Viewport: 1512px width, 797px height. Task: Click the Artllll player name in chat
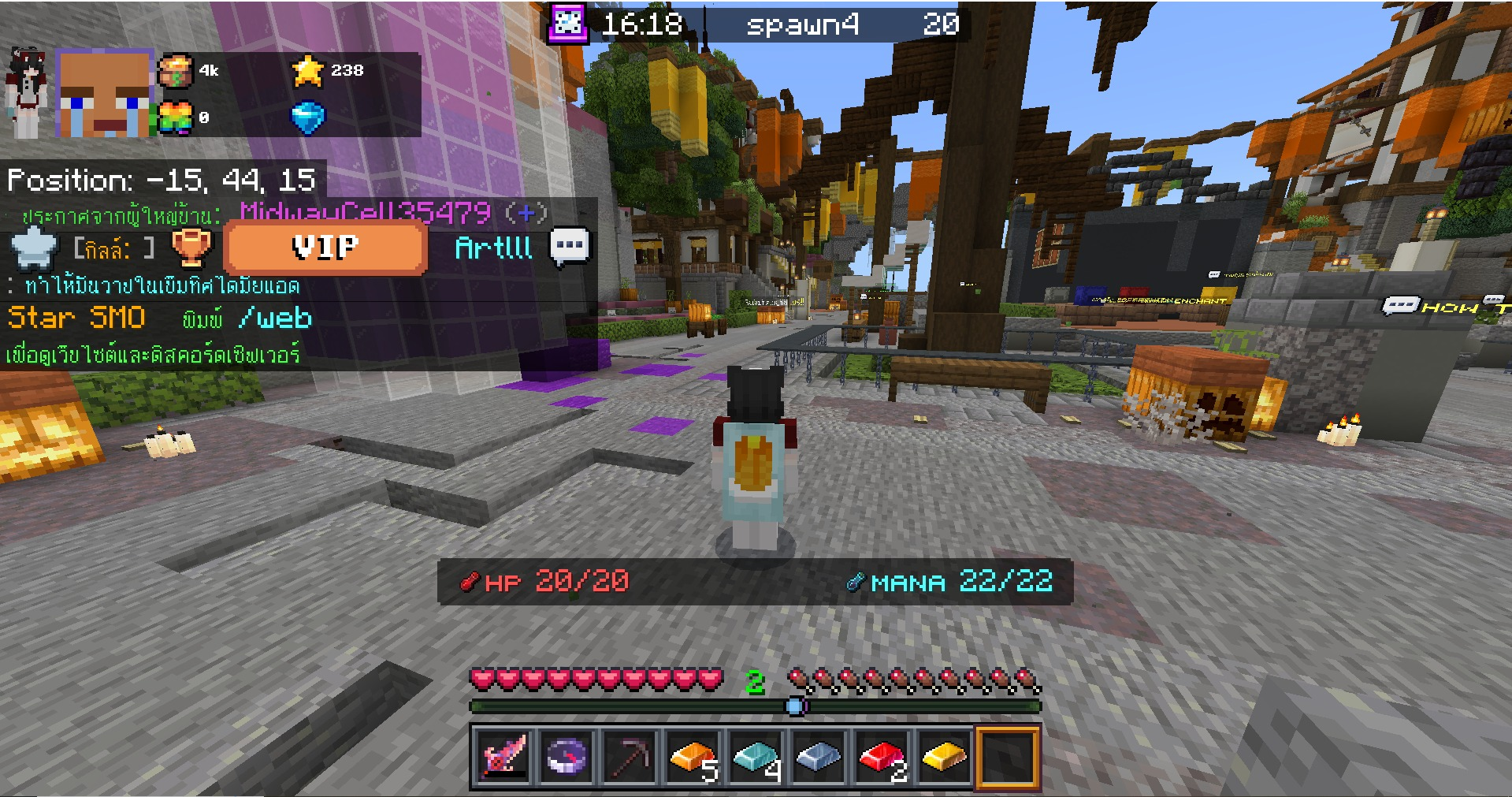[x=494, y=248]
